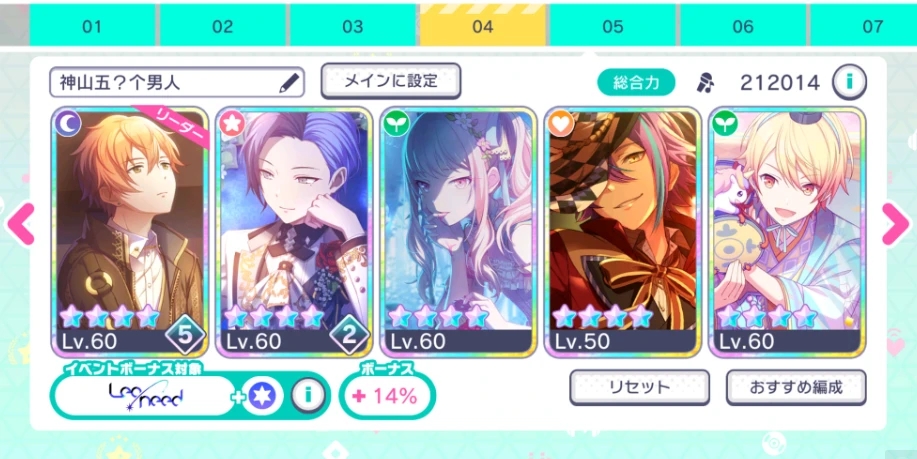917x459 pixels.
Task: Switch to team slot tab 01
Action: (x=92, y=26)
